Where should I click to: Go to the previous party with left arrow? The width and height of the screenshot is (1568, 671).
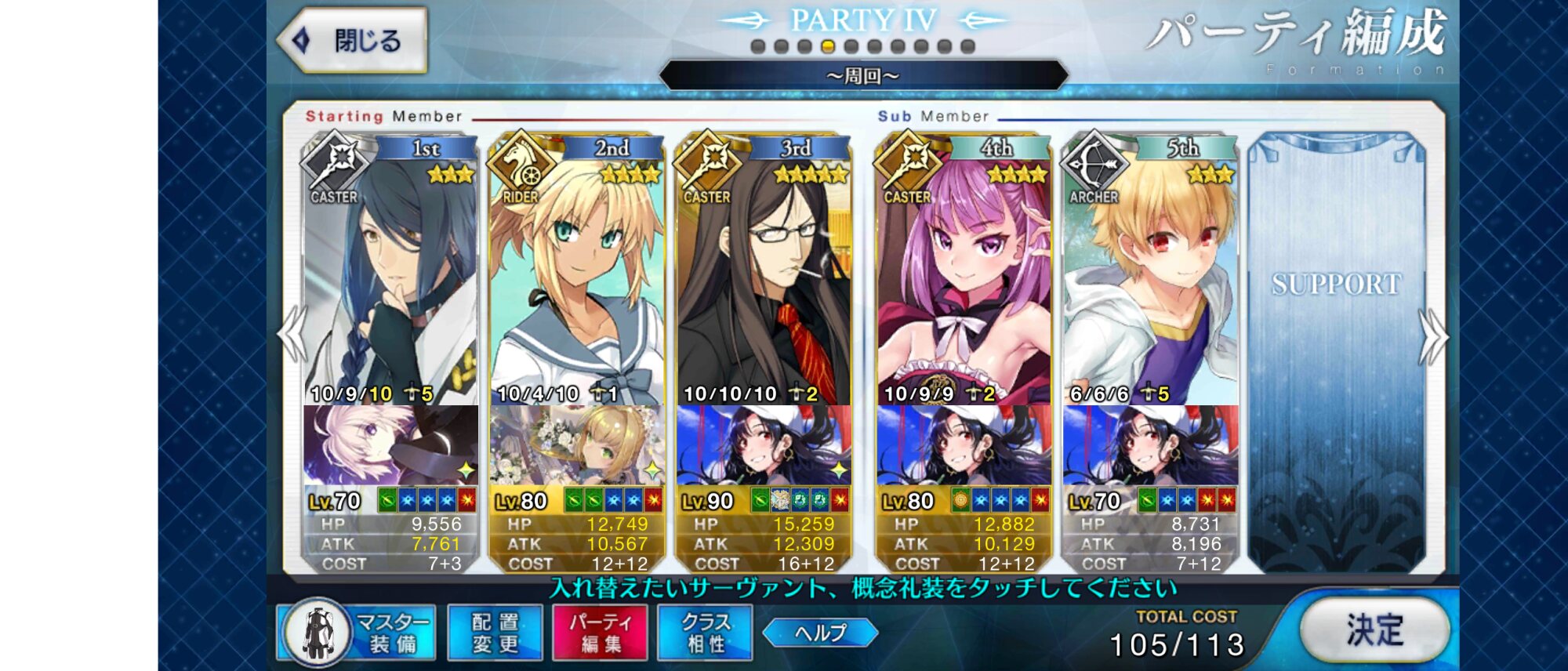[292, 334]
